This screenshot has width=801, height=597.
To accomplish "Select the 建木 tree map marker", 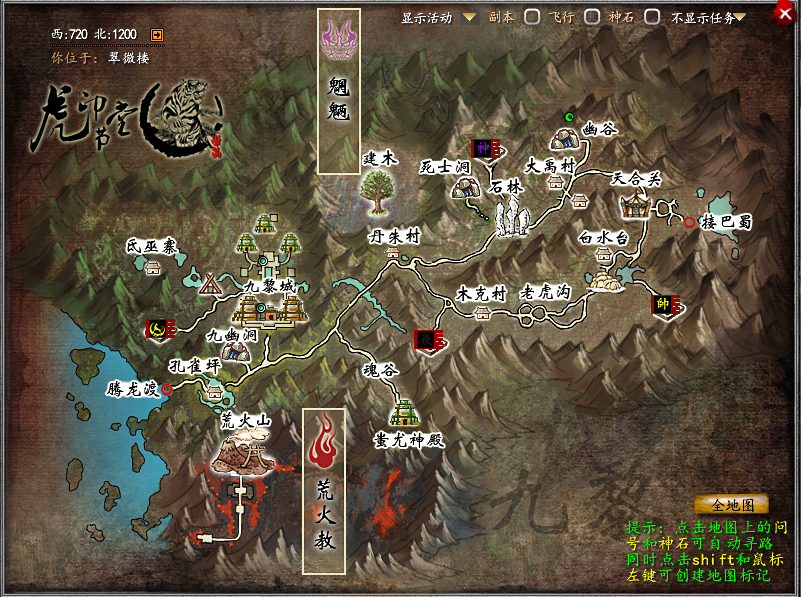I will (378, 191).
